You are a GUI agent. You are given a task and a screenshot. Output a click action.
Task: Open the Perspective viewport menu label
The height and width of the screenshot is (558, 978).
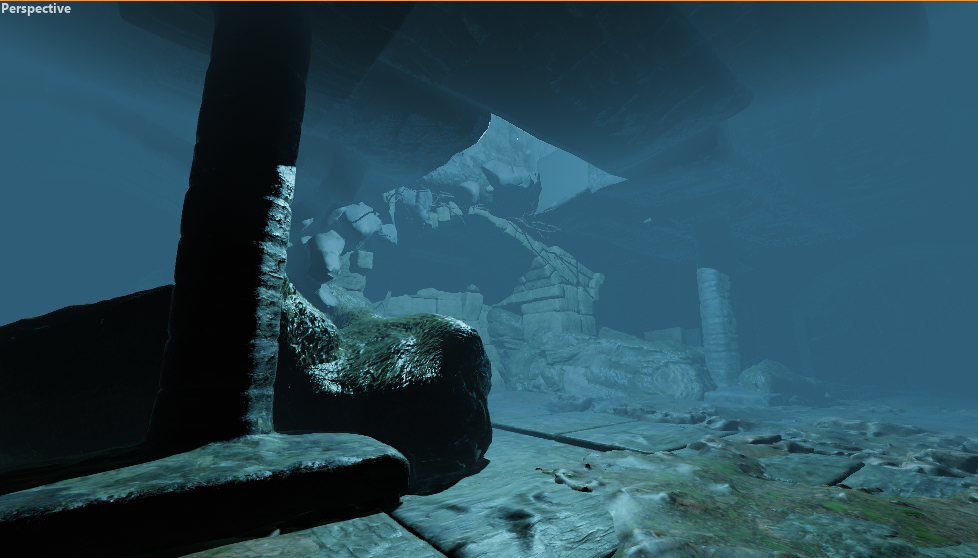pos(36,9)
